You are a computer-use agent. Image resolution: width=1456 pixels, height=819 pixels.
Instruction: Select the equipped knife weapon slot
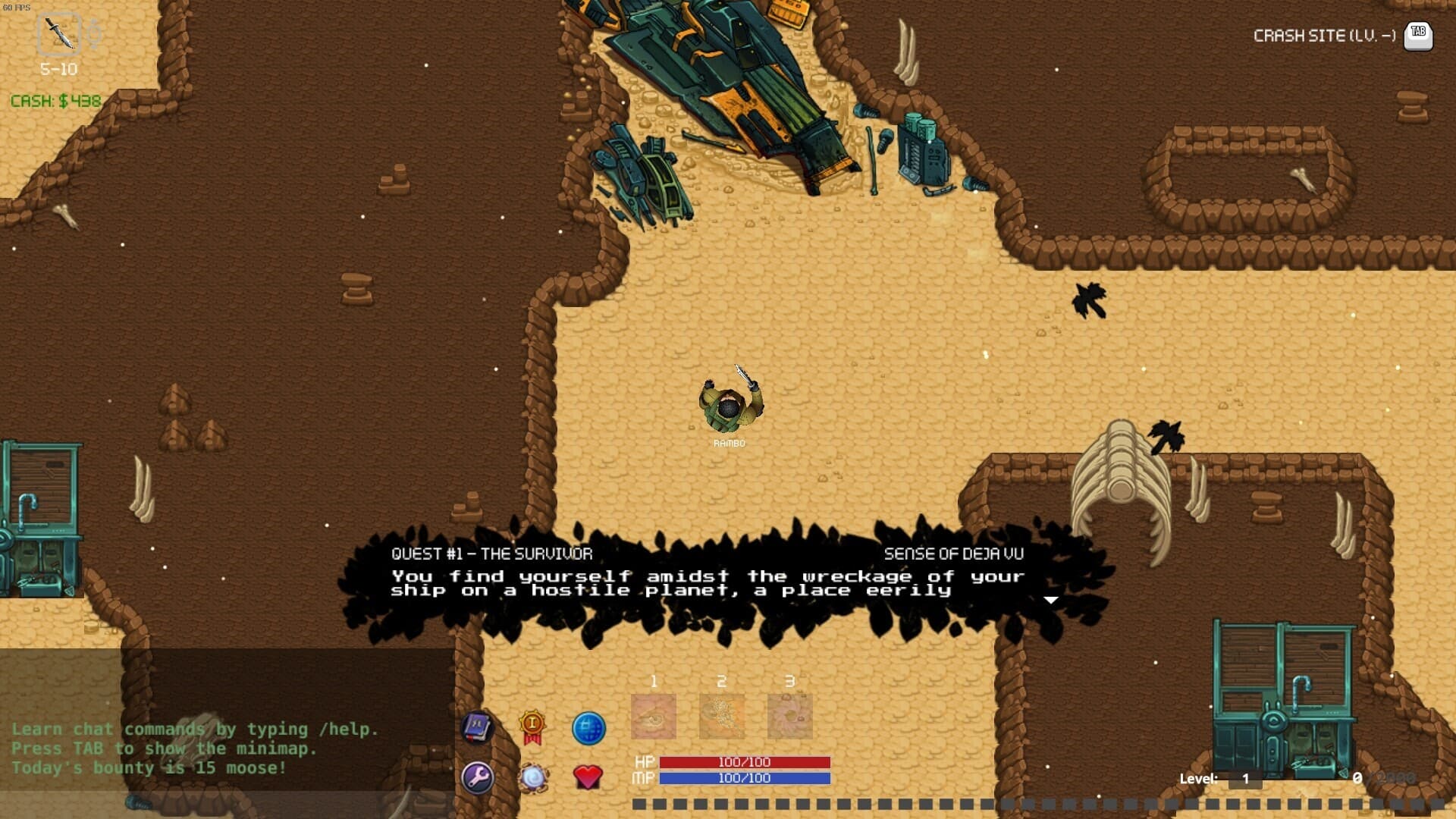[59, 34]
